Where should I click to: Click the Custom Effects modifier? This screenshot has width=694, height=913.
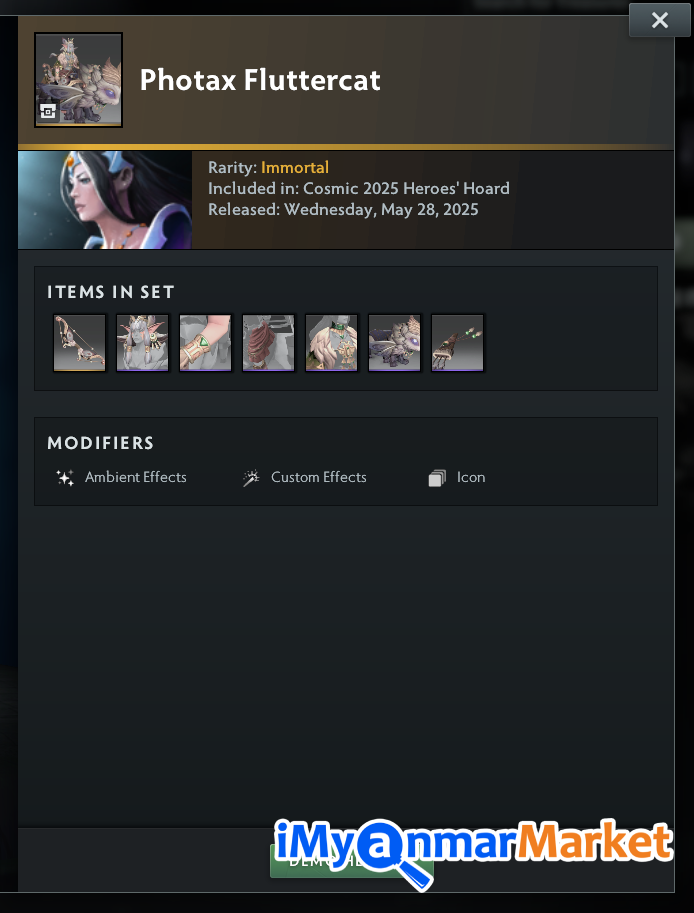[x=305, y=478]
